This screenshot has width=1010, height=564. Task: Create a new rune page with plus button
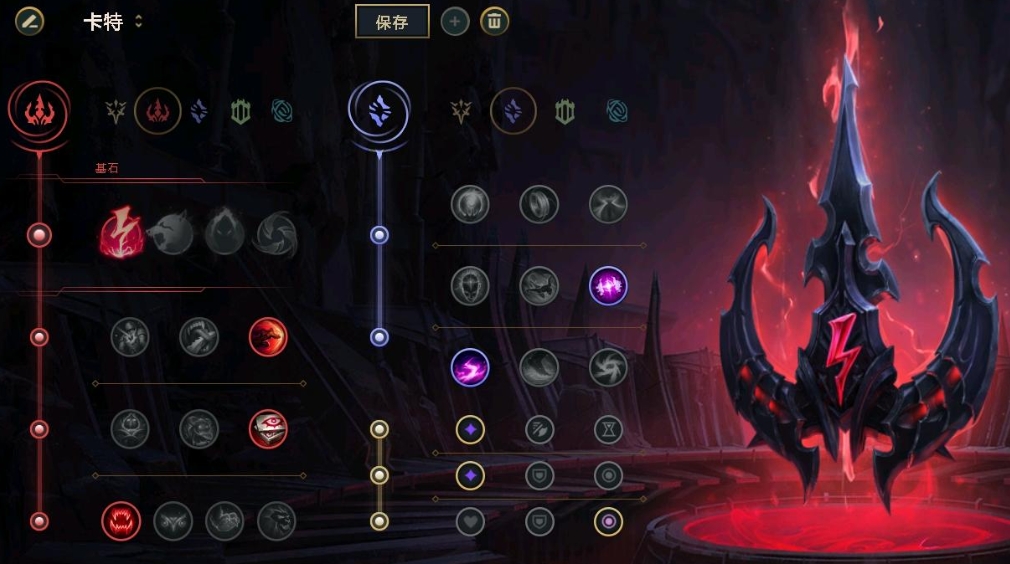[455, 22]
